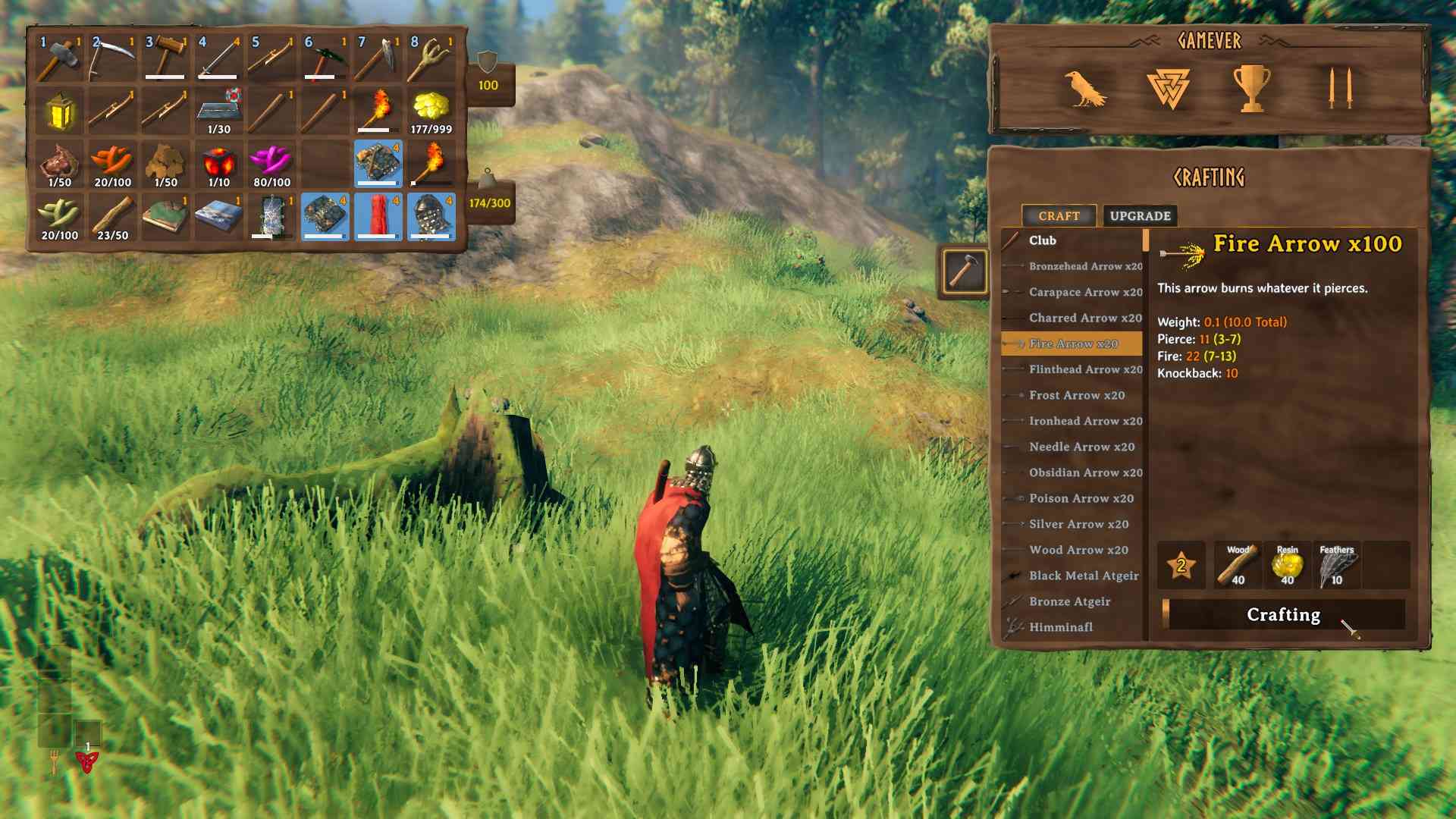
Task: Click the crafting station level star
Action: [1181, 563]
